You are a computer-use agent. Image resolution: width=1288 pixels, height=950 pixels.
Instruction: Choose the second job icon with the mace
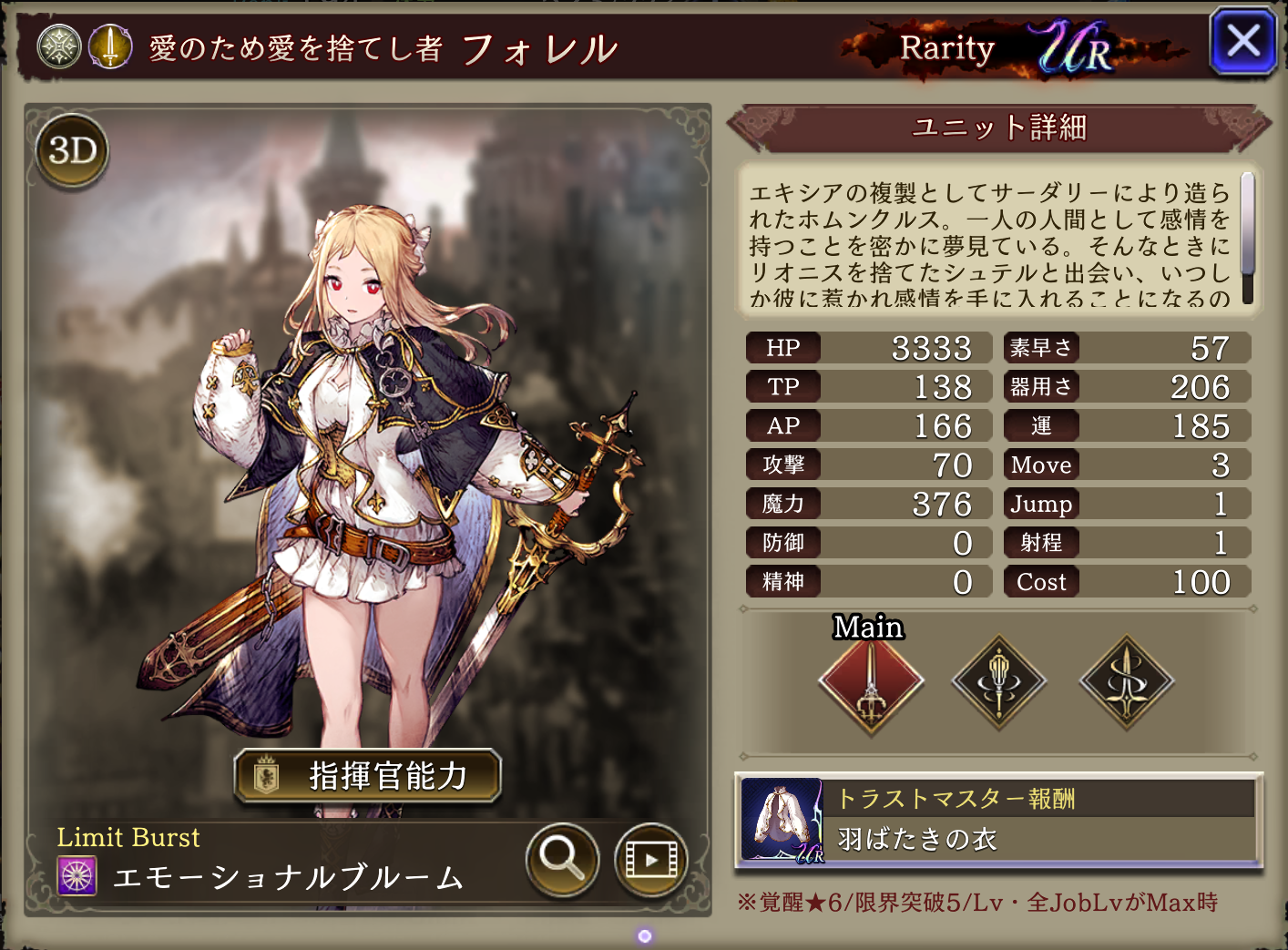pos(999,681)
